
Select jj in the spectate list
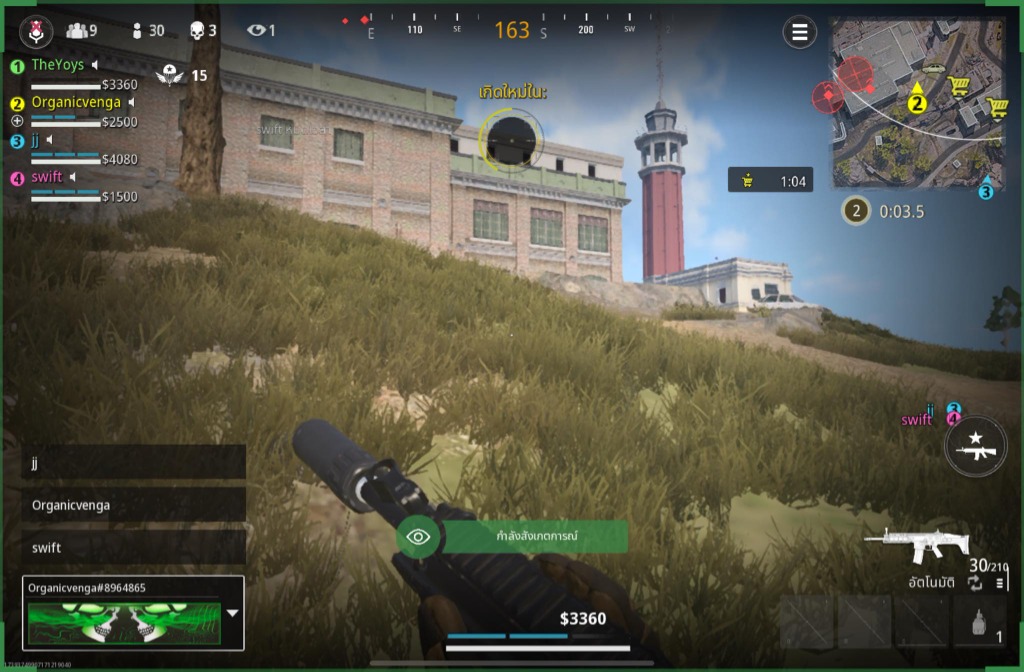coord(133,463)
